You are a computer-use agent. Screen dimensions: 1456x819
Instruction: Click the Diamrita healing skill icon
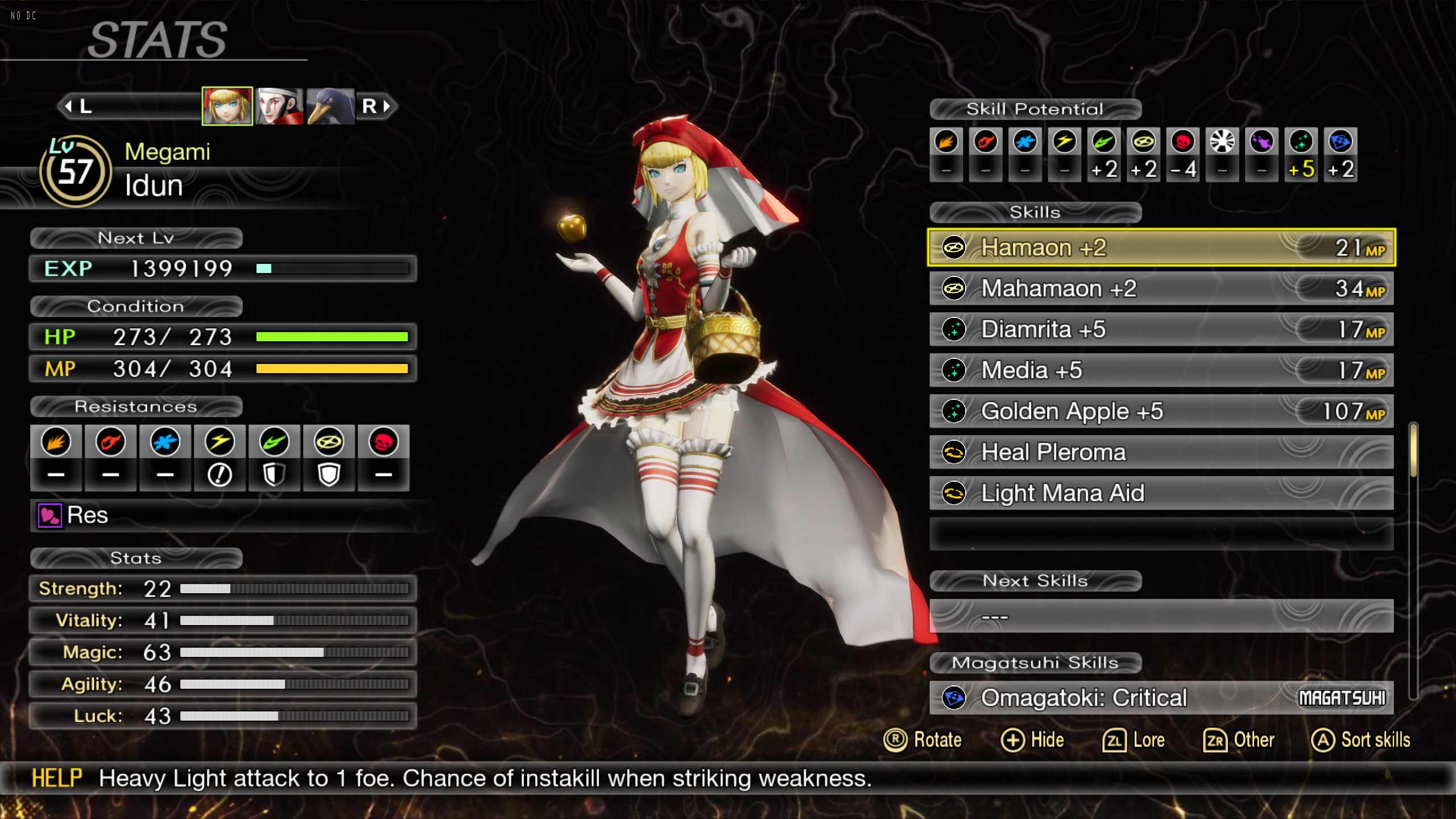coord(954,329)
